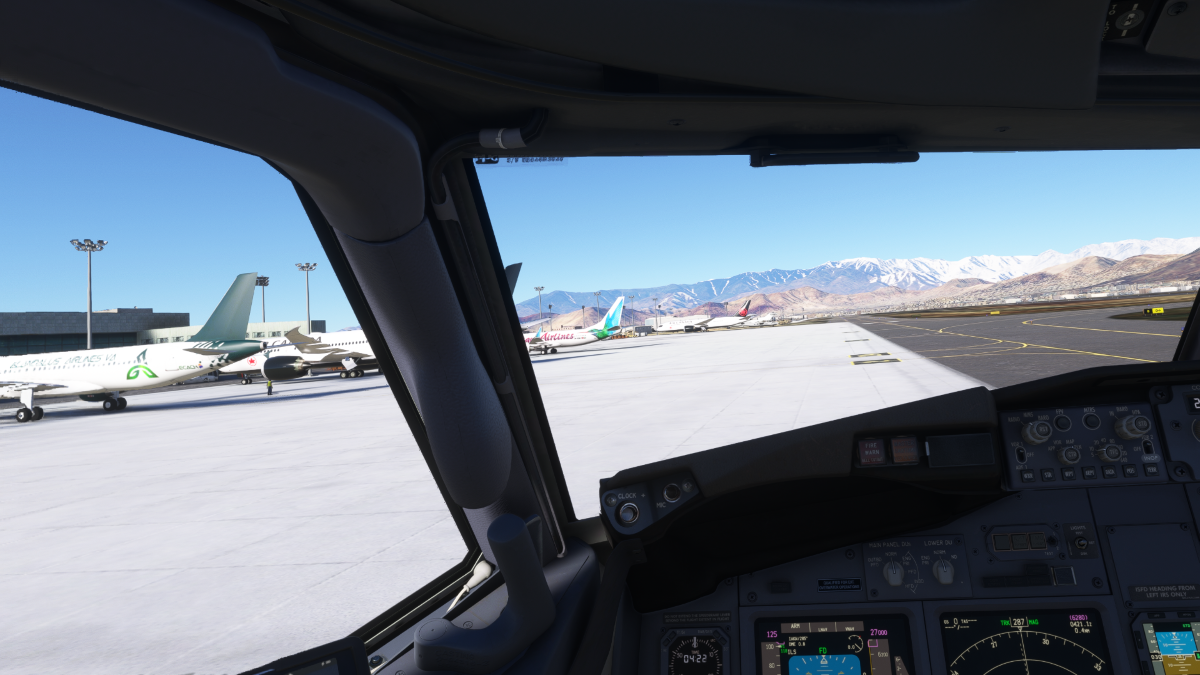
Task: Toggle the WPT button on EFIS panel
Action: [1070, 474]
